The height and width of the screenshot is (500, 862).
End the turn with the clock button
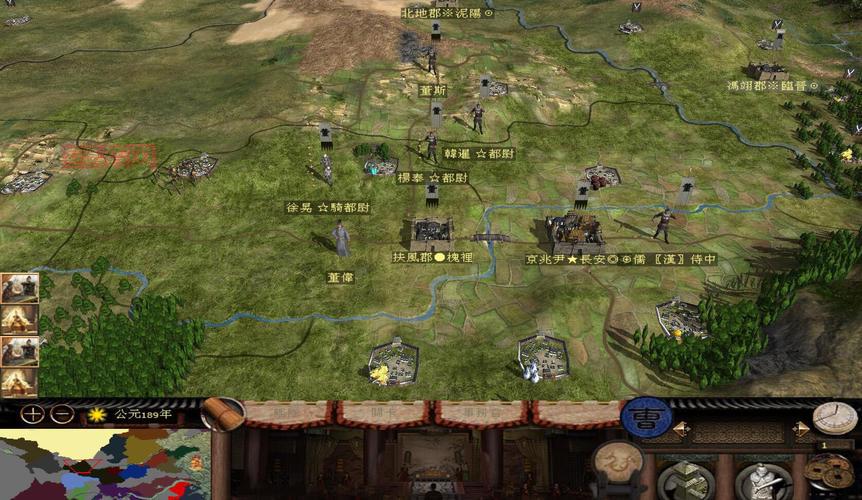click(834, 417)
